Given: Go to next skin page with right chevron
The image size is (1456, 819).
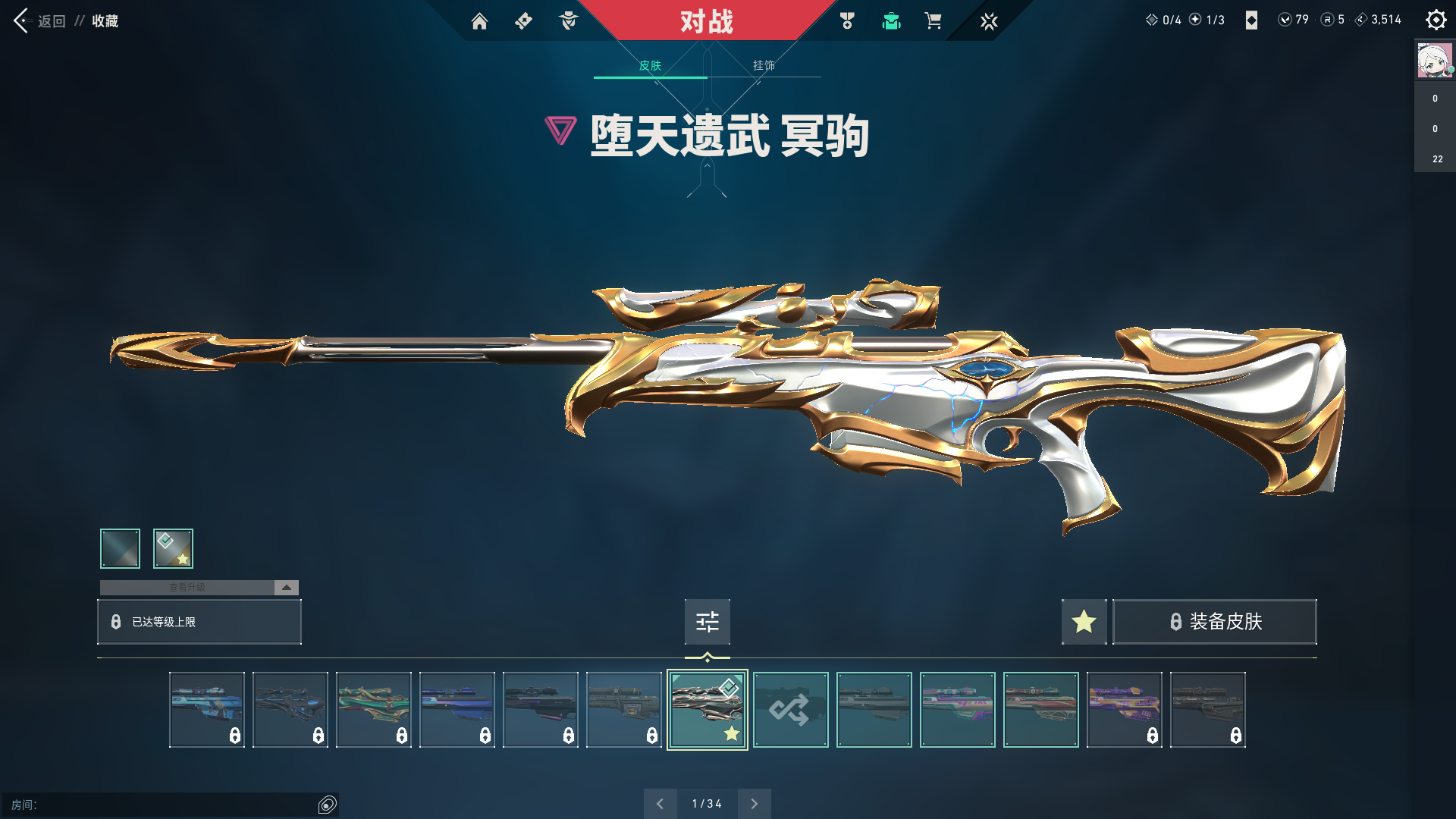Looking at the screenshot, I should click(754, 803).
